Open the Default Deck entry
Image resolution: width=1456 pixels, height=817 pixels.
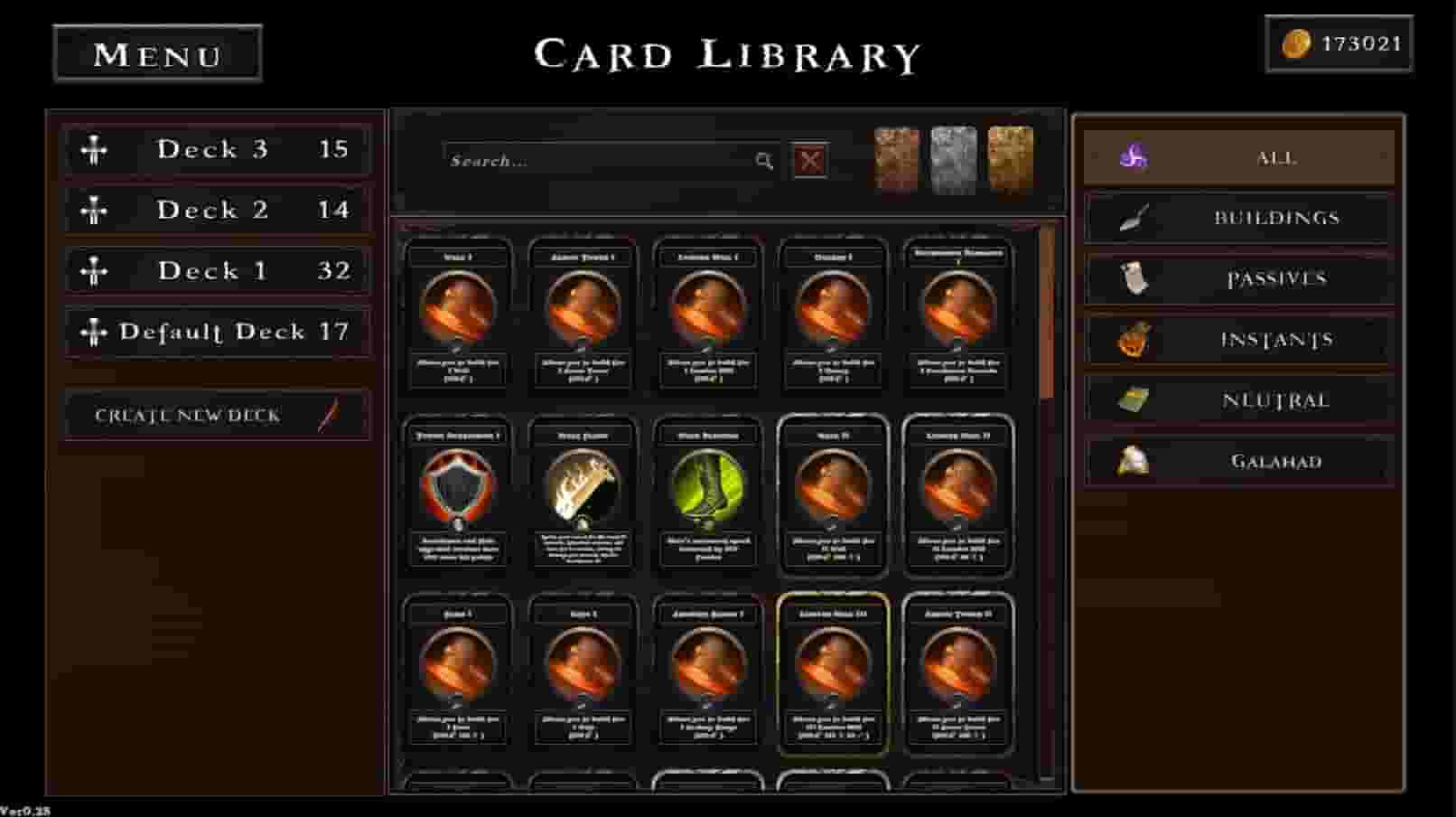(x=217, y=332)
